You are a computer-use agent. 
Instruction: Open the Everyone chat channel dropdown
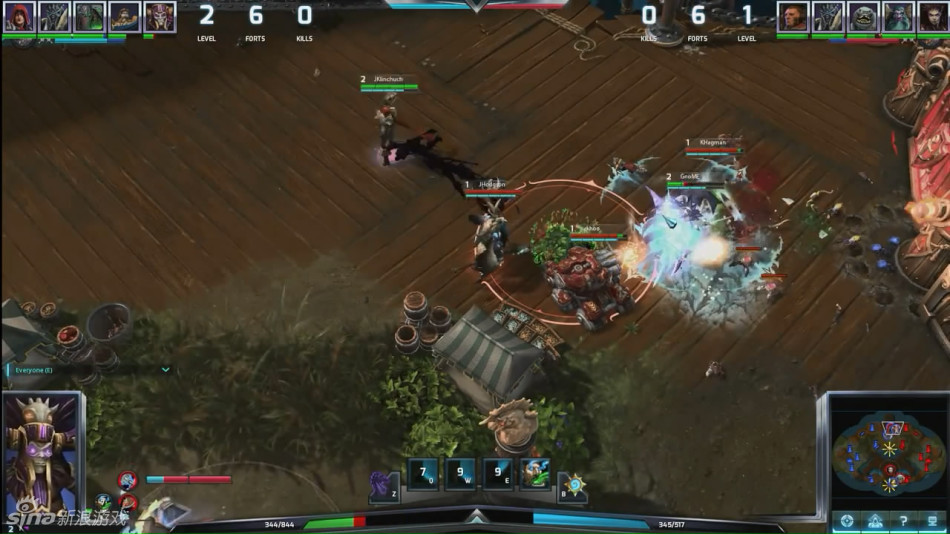[166, 369]
